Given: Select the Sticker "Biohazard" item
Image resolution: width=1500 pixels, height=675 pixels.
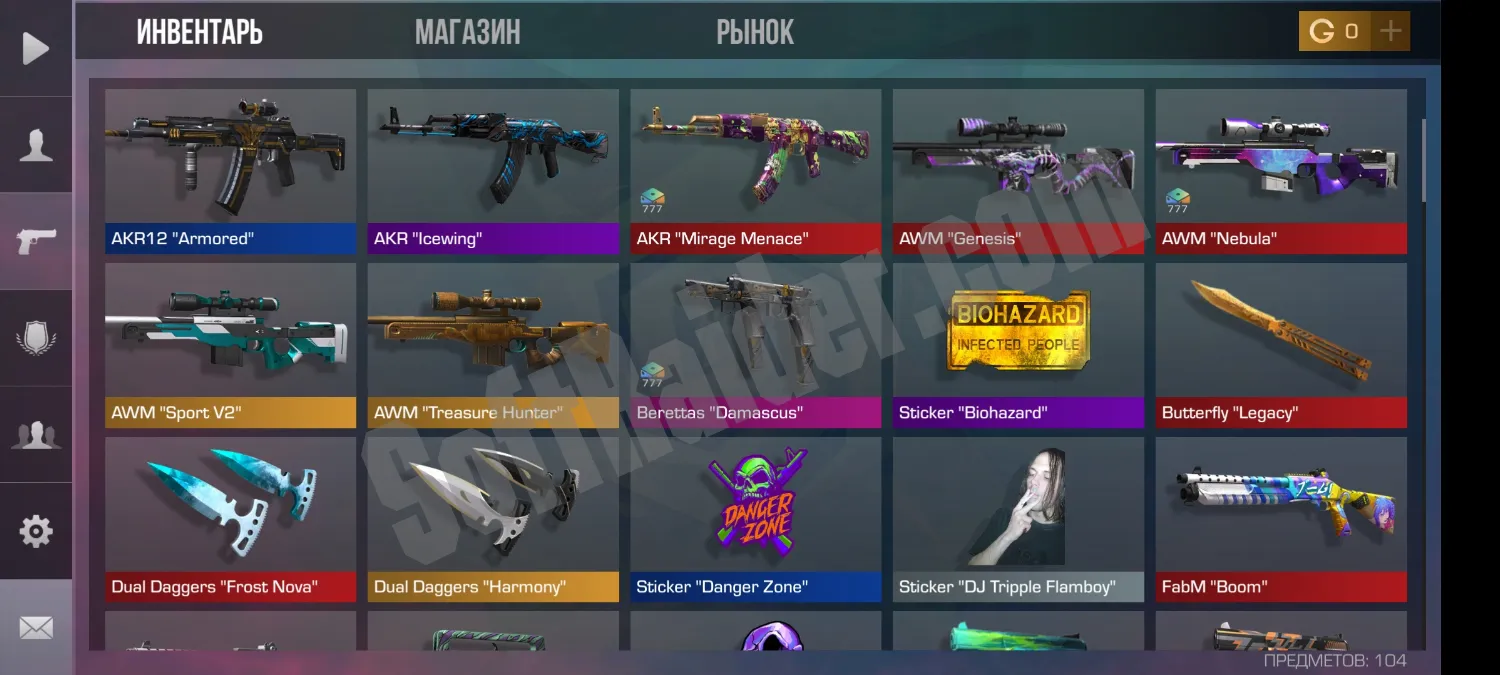Looking at the screenshot, I should 1018,344.
